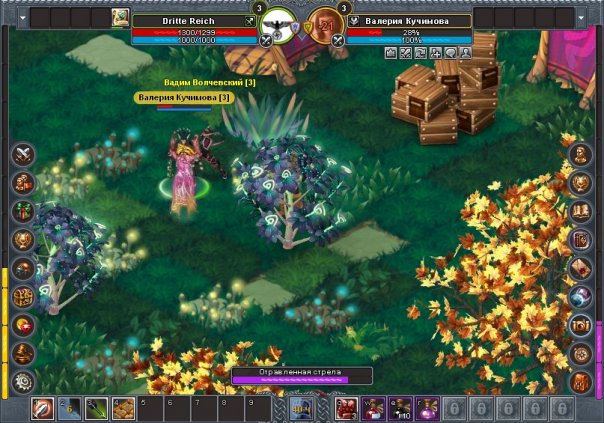Open the treasure chest icon on right
Viewport: 604px width, 423px height.
580,325
